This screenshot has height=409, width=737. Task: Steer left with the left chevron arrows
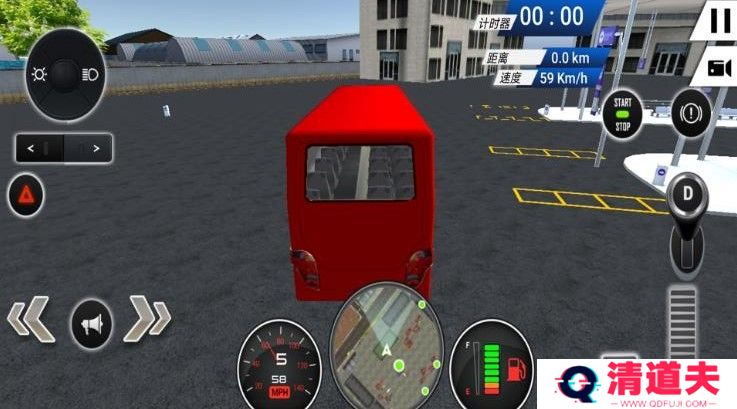click(x=32, y=320)
